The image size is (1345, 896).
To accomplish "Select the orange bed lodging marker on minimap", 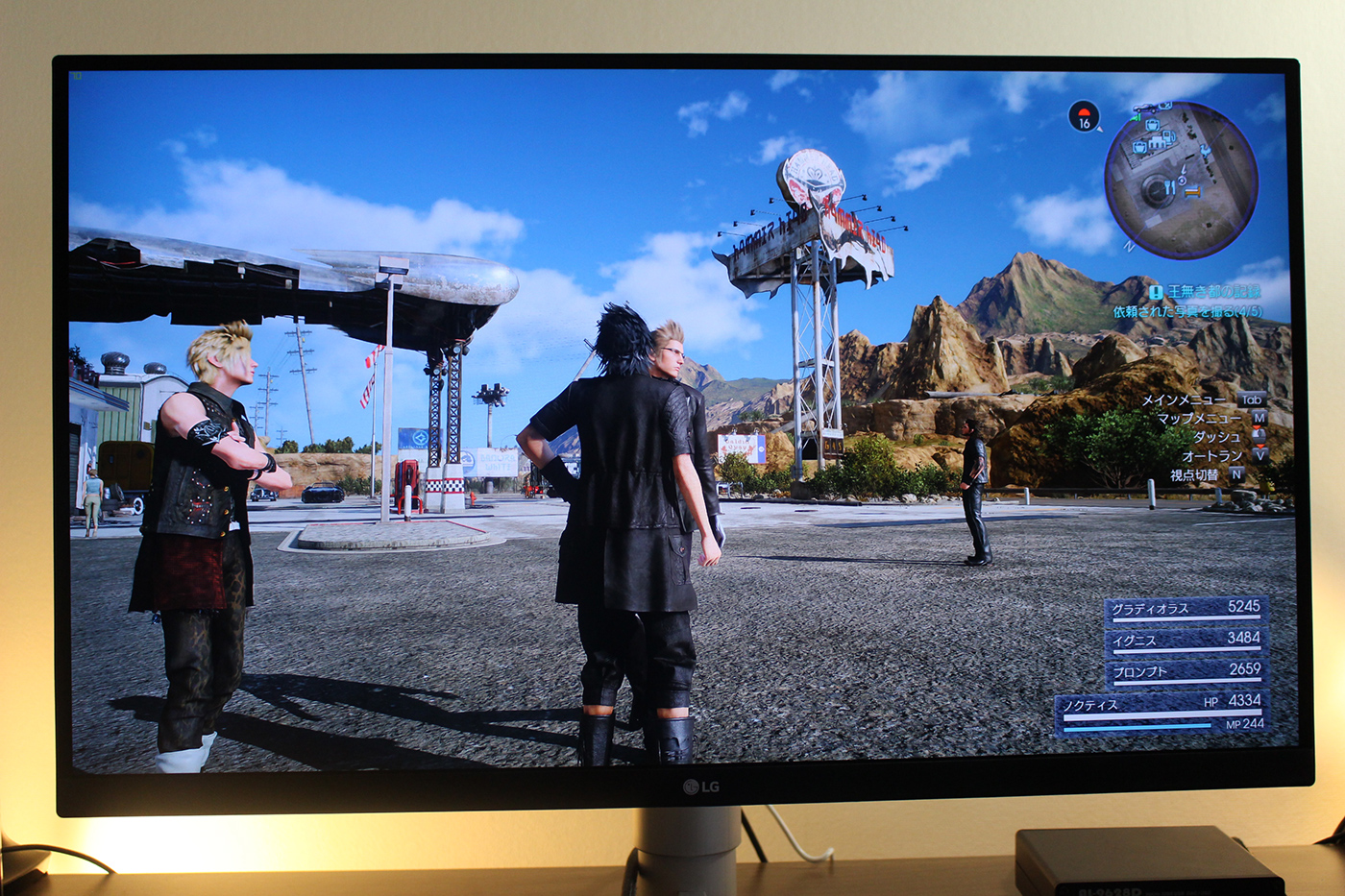I will click(x=1193, y=191).
